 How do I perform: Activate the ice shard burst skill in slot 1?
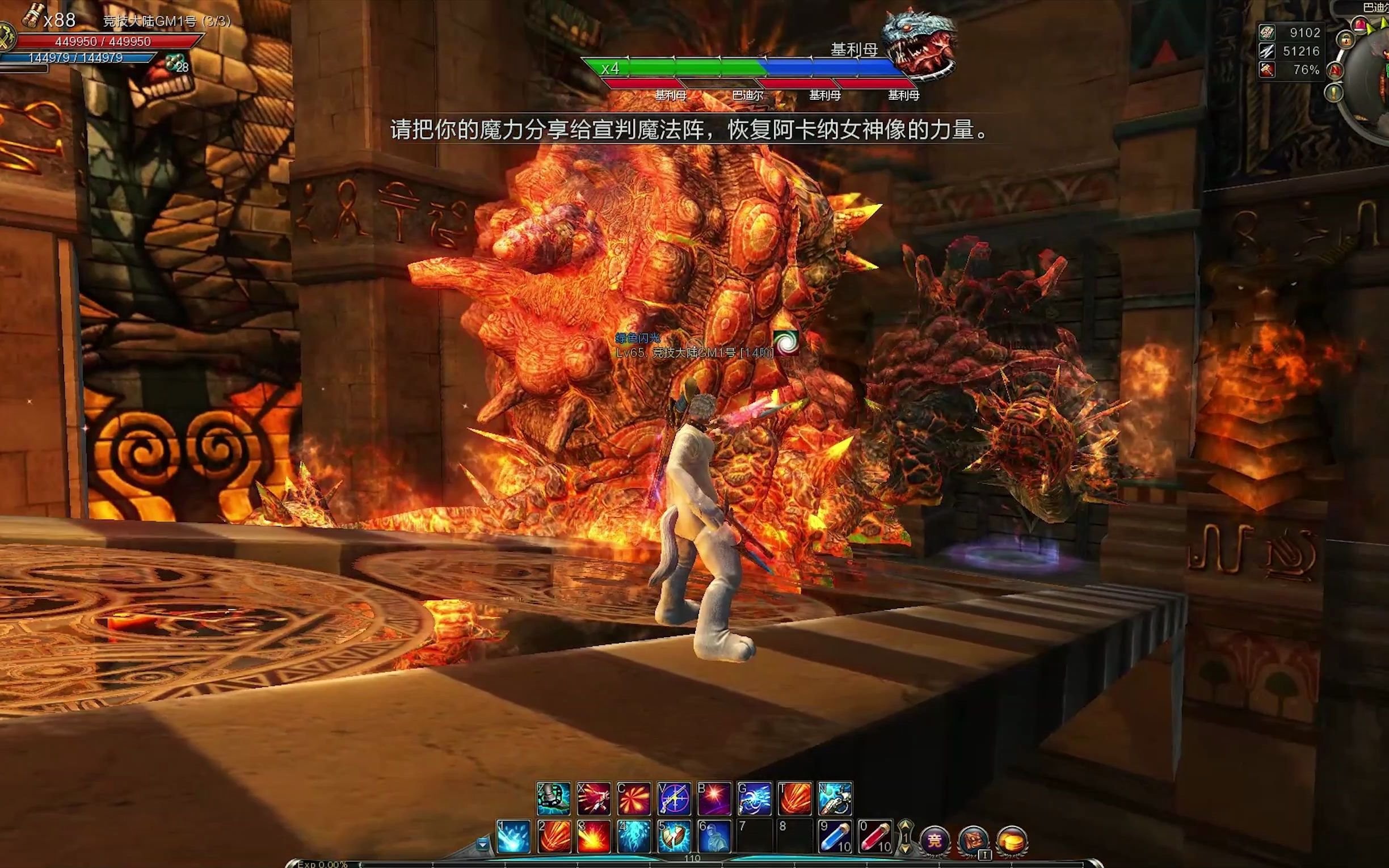(x=513, y=836)
